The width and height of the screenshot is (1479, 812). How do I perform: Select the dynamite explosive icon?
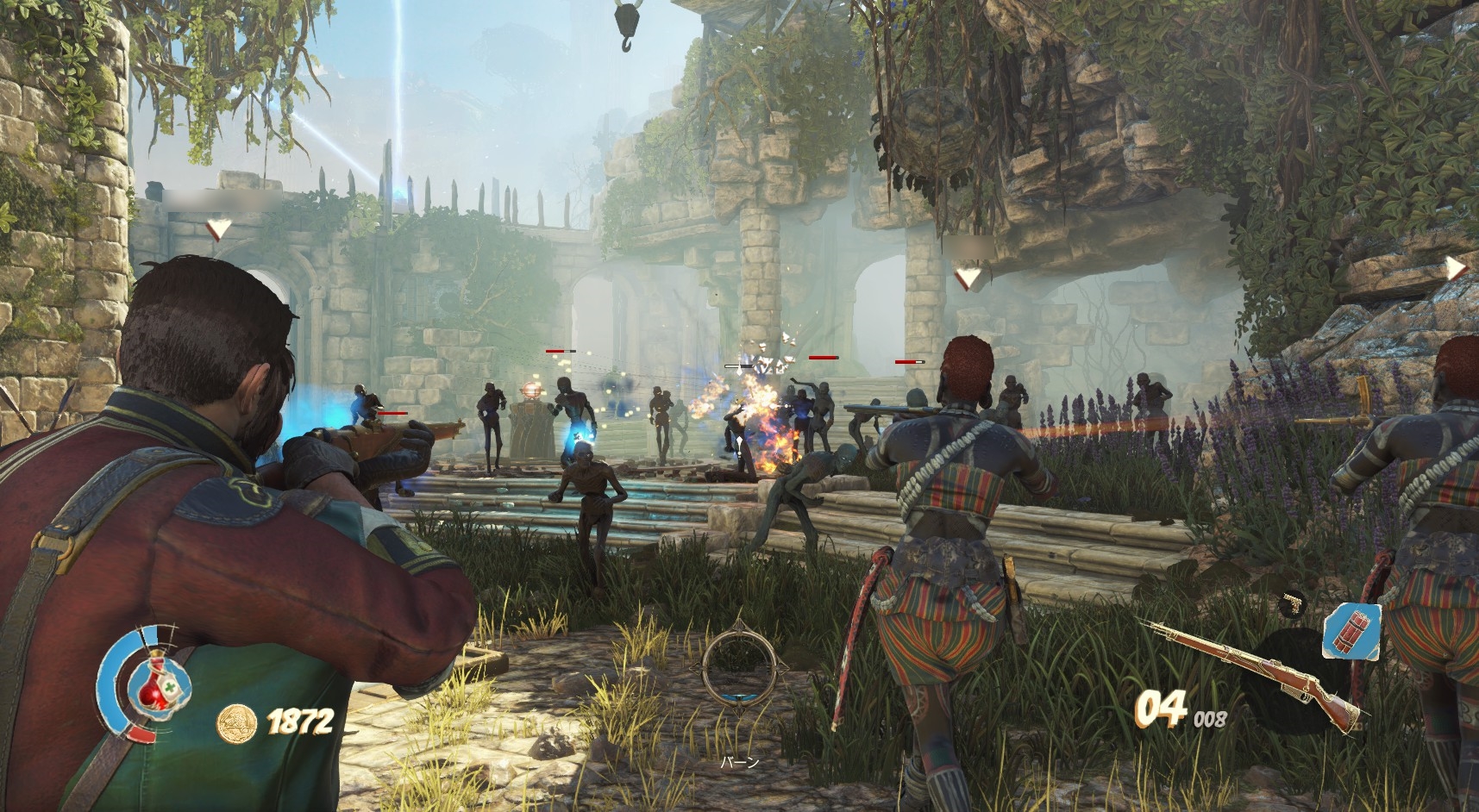tap(1351, 630)
